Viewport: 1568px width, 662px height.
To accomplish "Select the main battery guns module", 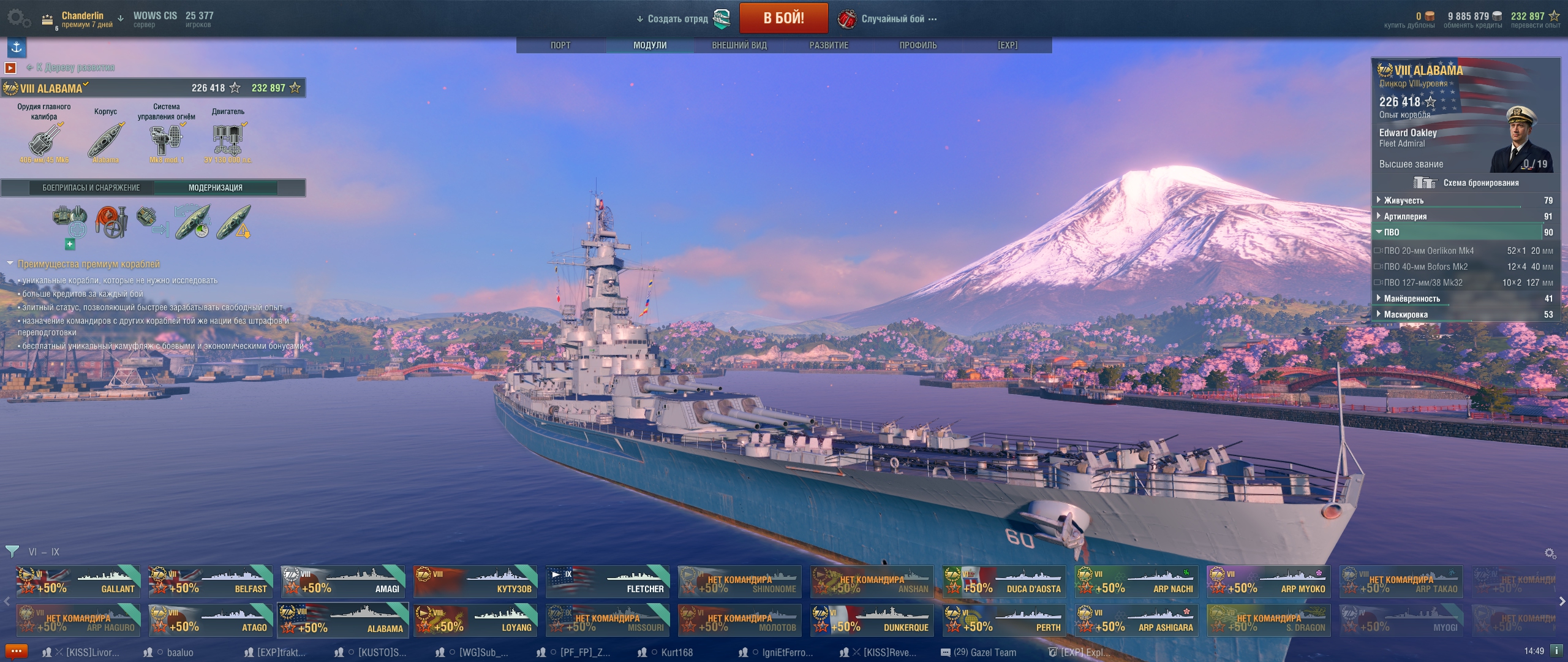I will pyautogui.click(x=44, y=140).
